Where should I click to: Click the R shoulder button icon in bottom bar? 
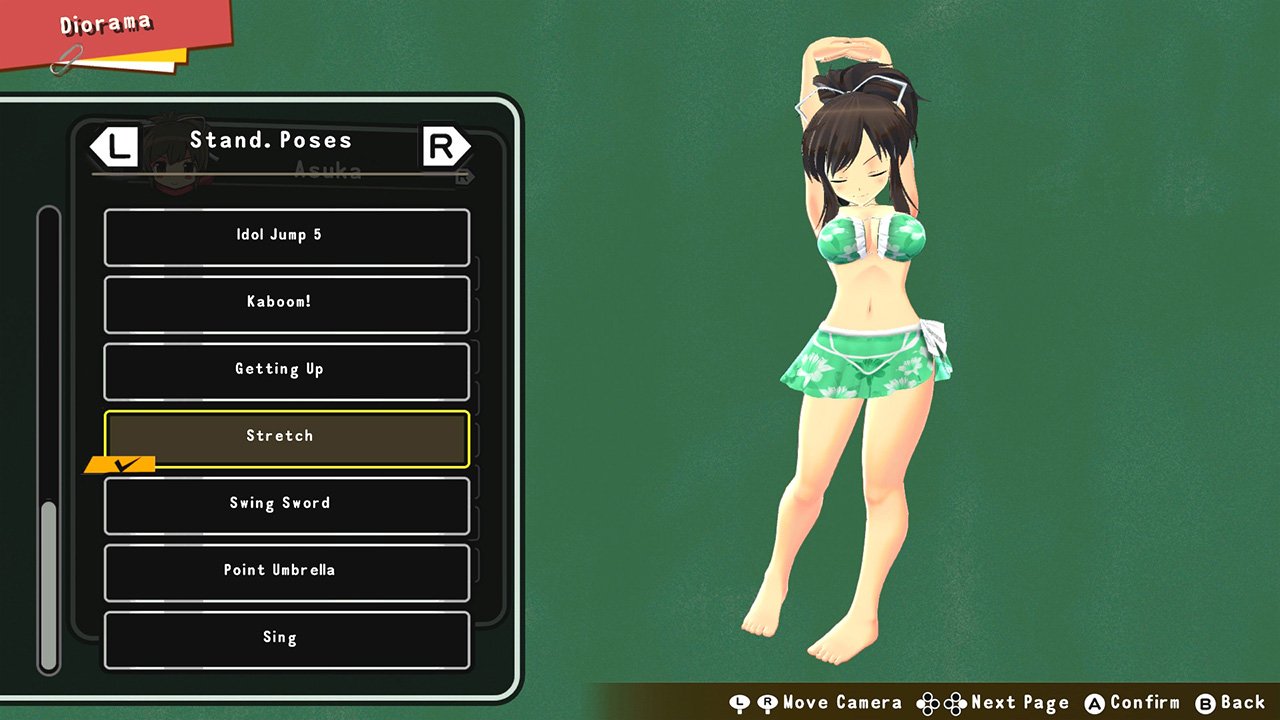coord(770,703)
